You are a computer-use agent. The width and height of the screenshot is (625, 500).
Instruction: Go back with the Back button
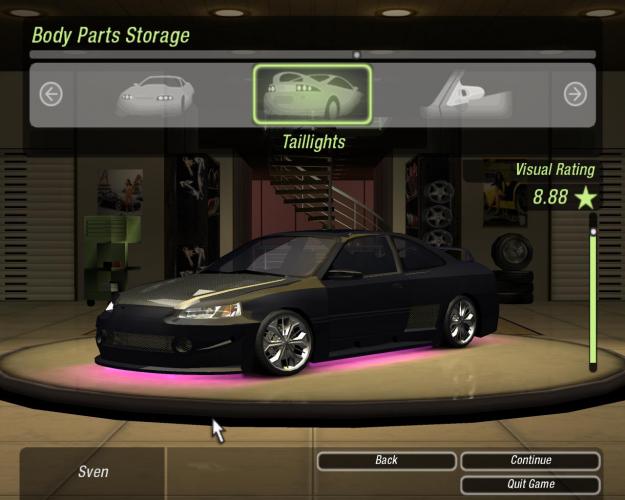386,461
